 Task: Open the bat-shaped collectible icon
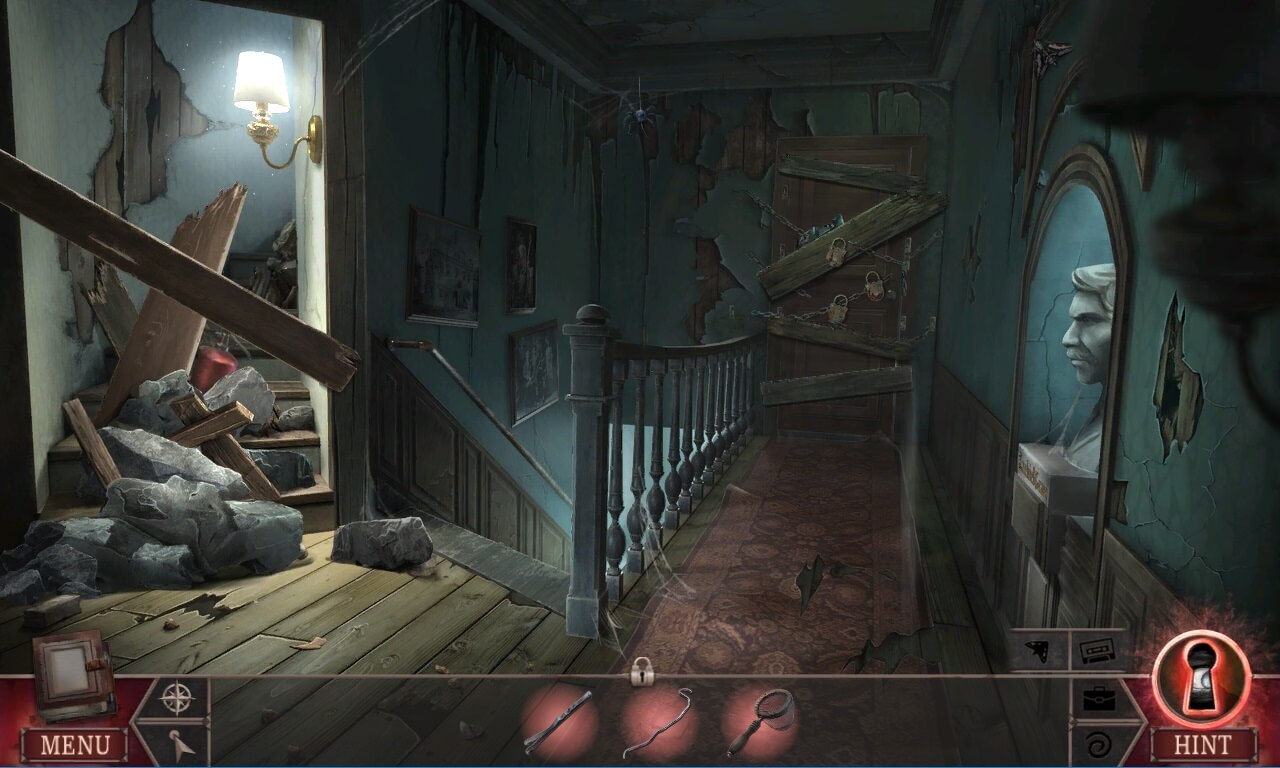click(1038, 650)
